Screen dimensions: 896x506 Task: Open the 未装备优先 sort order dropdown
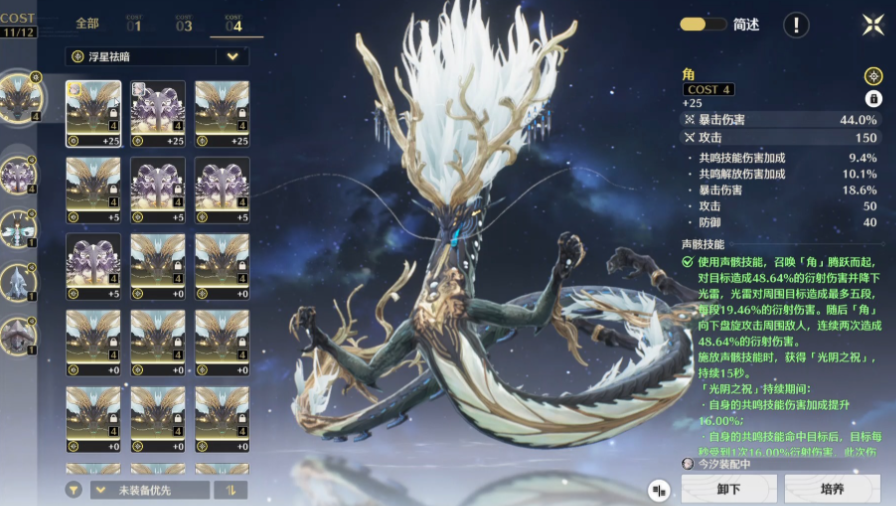[150, 490]
